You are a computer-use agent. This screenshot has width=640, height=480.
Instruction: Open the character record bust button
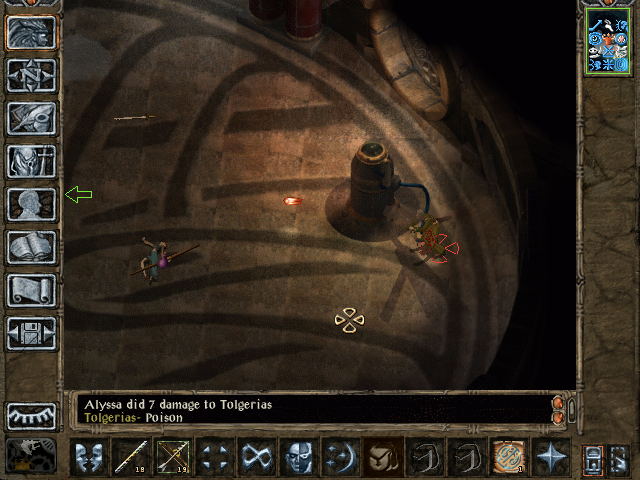click(32, 204)
